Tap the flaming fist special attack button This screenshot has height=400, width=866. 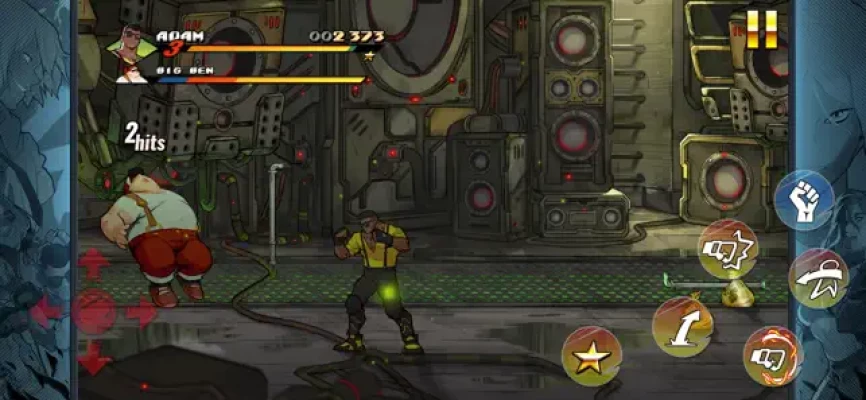(x=772, y=355)
